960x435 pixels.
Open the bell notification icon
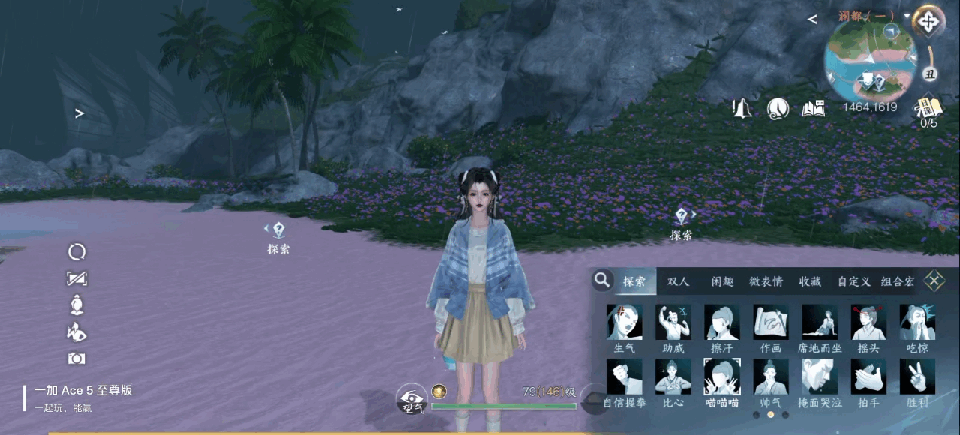(742, 108)
